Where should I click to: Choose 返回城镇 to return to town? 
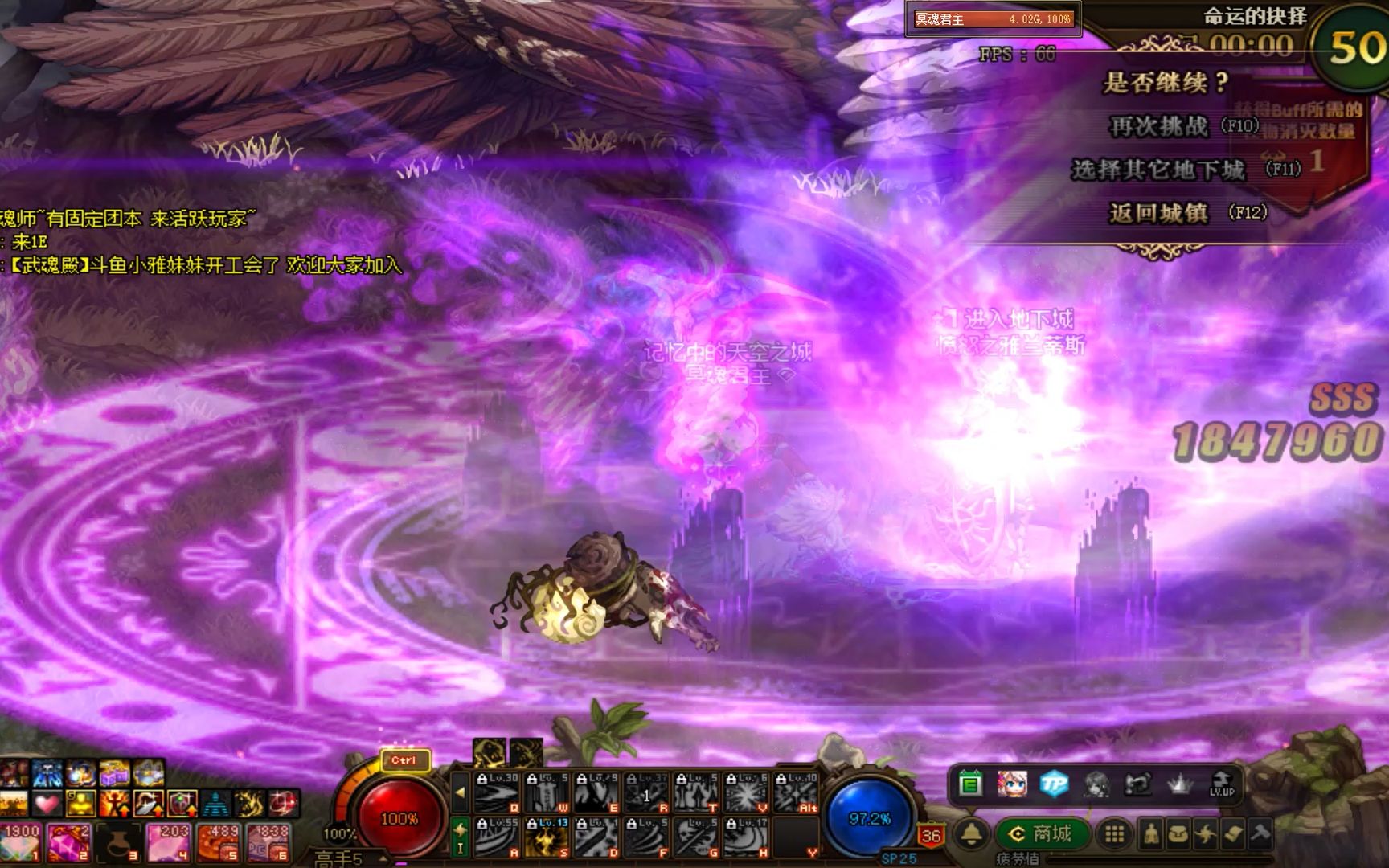(x=1158, y=213)
